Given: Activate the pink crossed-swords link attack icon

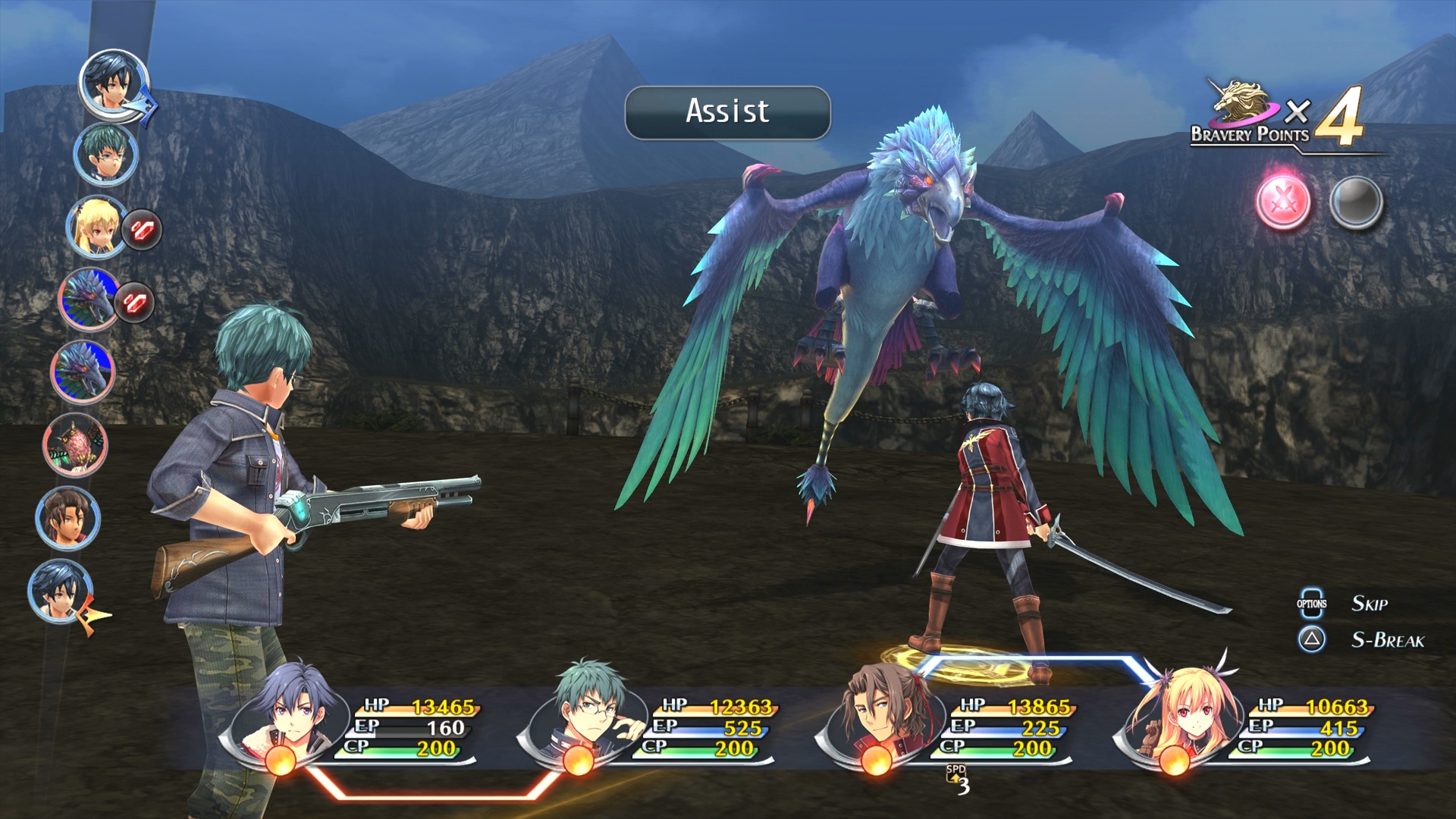Looking at the screenshot, I should point(1283,202).
